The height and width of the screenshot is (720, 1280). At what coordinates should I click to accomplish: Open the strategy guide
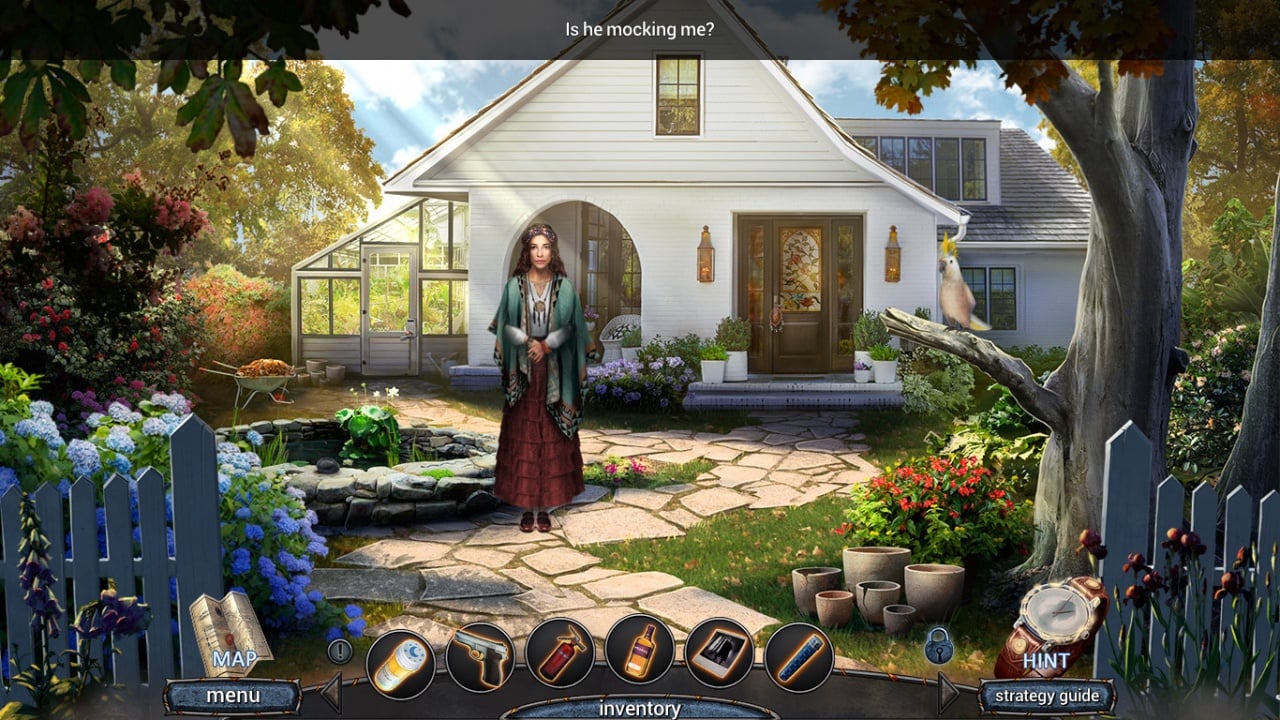coord(1045,696)
